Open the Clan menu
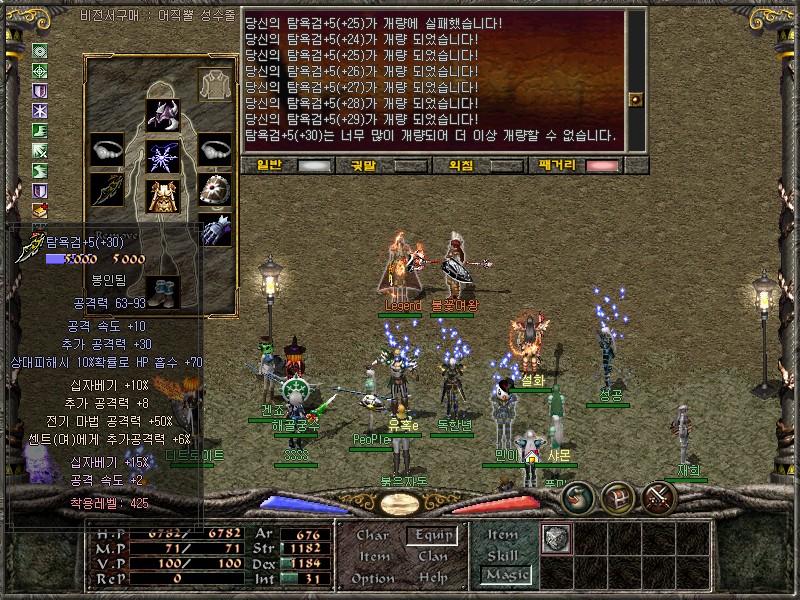800x600 pixels. [433, 557]
